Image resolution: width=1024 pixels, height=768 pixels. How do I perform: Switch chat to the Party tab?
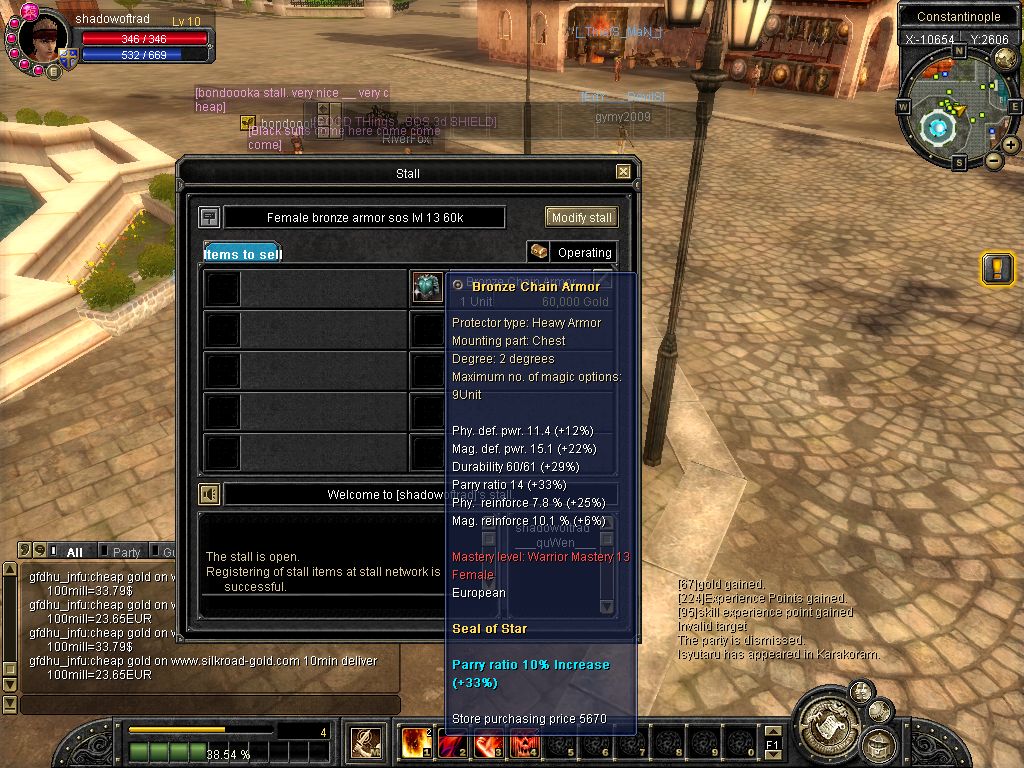pyautogui.click(x=126, y=552)
